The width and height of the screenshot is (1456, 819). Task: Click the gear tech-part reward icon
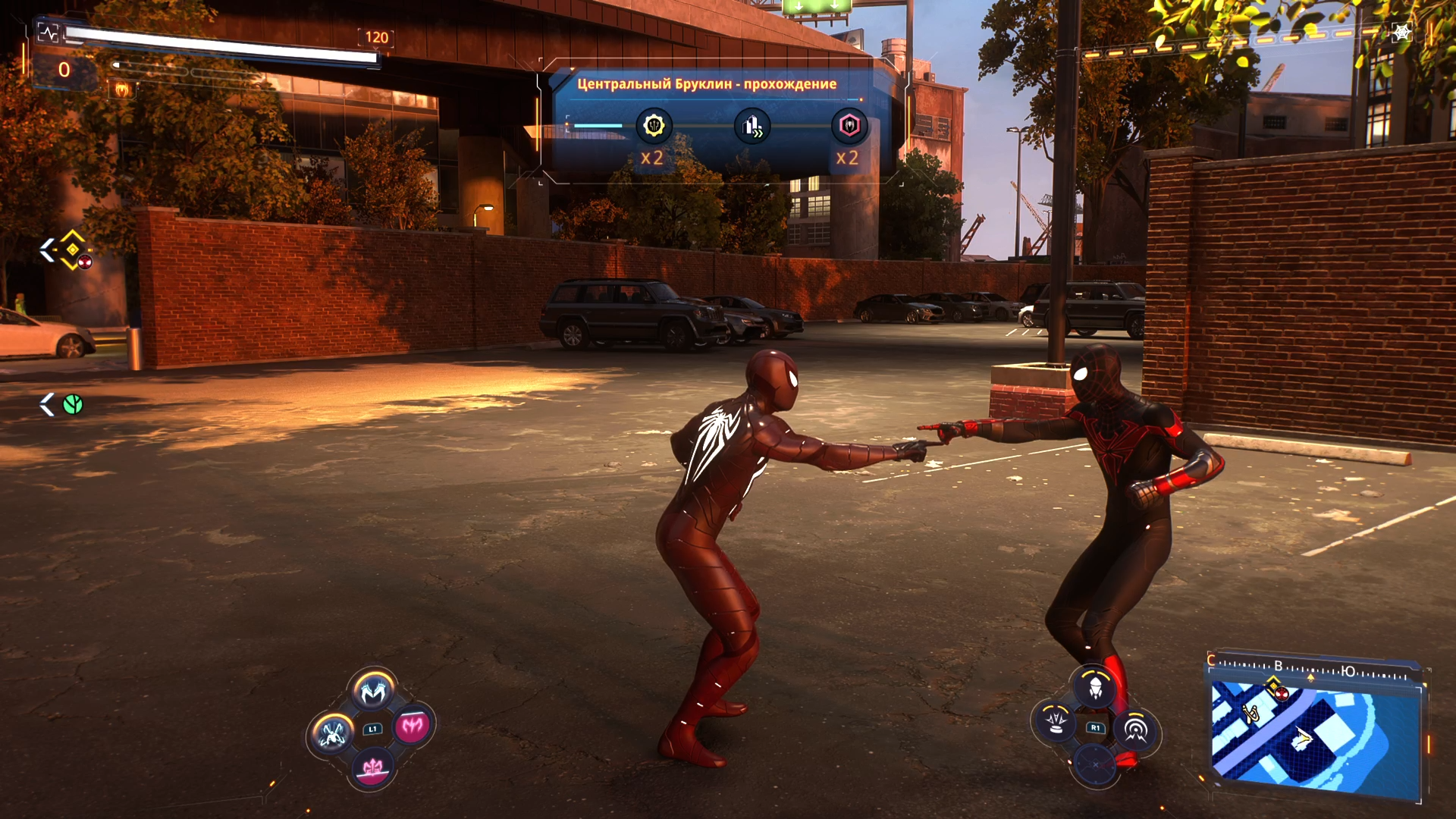click(654, 125)
